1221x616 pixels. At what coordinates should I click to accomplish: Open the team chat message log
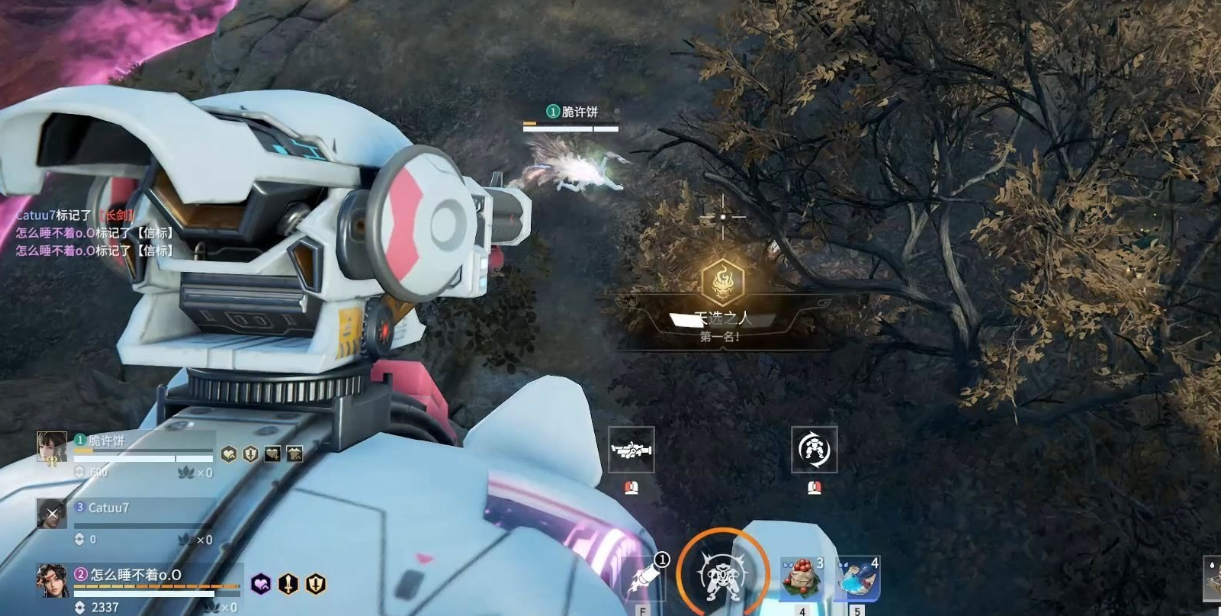pyautogui.click(x=95, y=233)
